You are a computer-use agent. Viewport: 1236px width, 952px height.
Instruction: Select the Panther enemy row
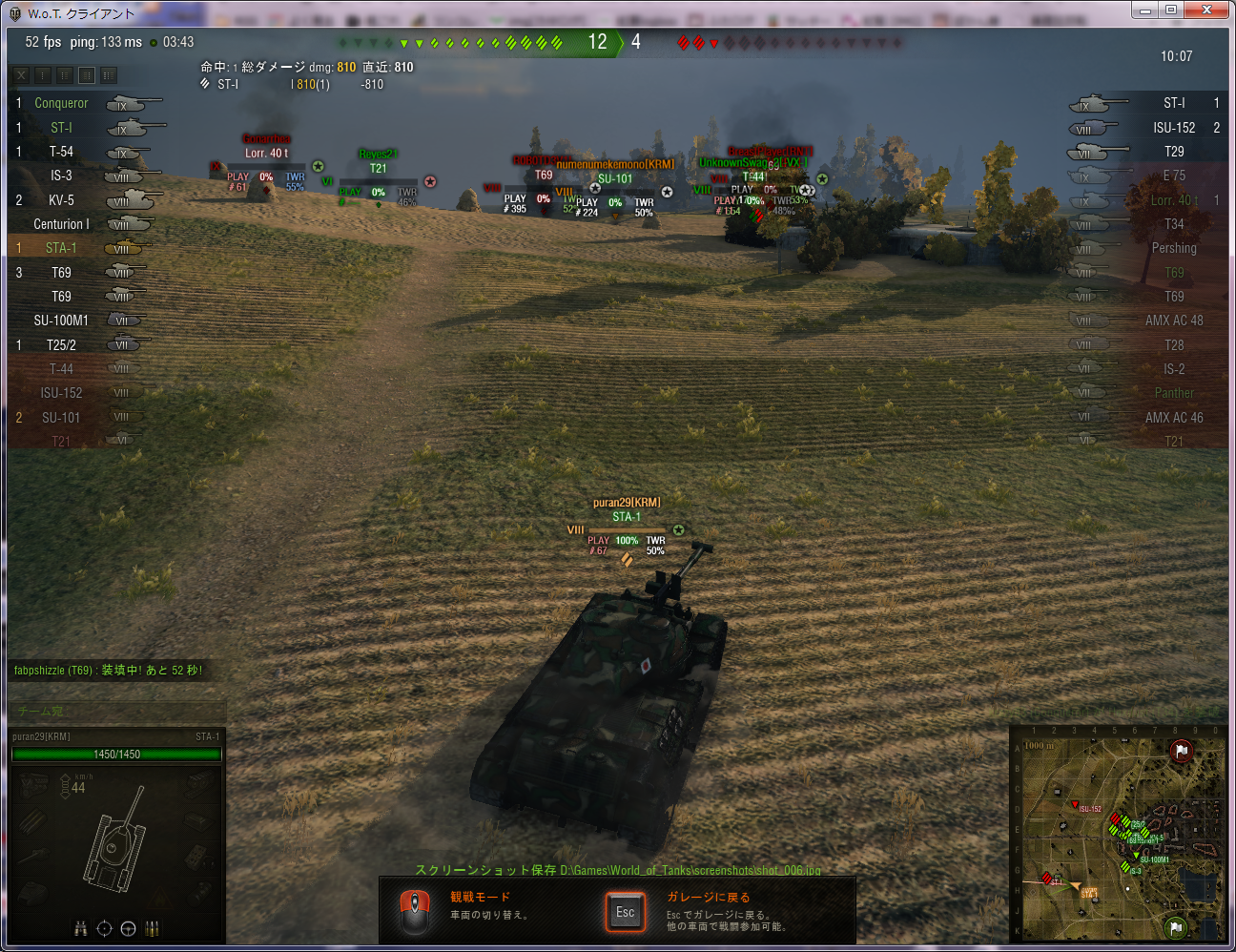pos(1173,393)
